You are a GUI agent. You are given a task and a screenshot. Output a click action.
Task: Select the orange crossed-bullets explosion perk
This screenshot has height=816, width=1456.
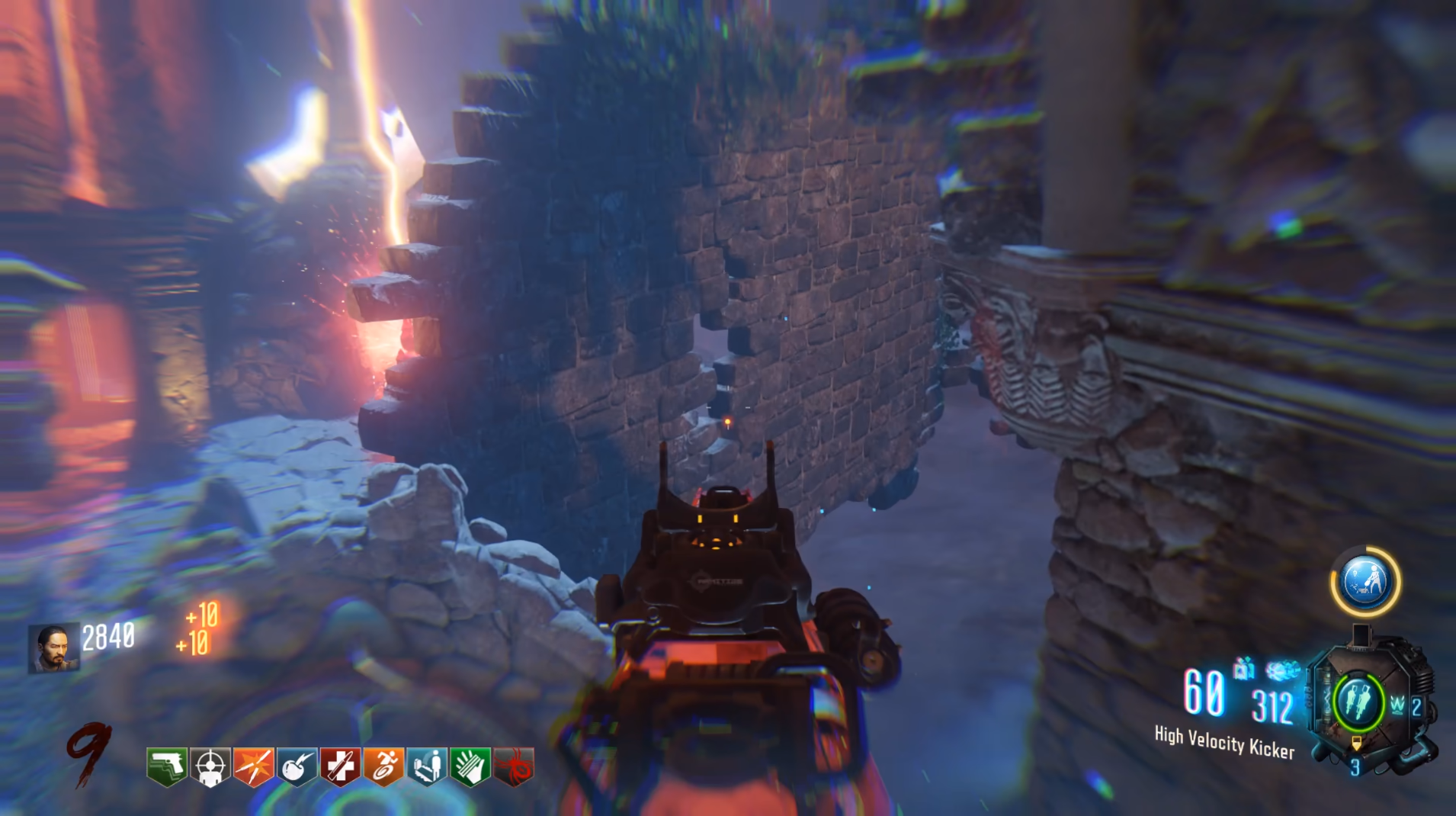pyautogui.click(x=254, y=766)
